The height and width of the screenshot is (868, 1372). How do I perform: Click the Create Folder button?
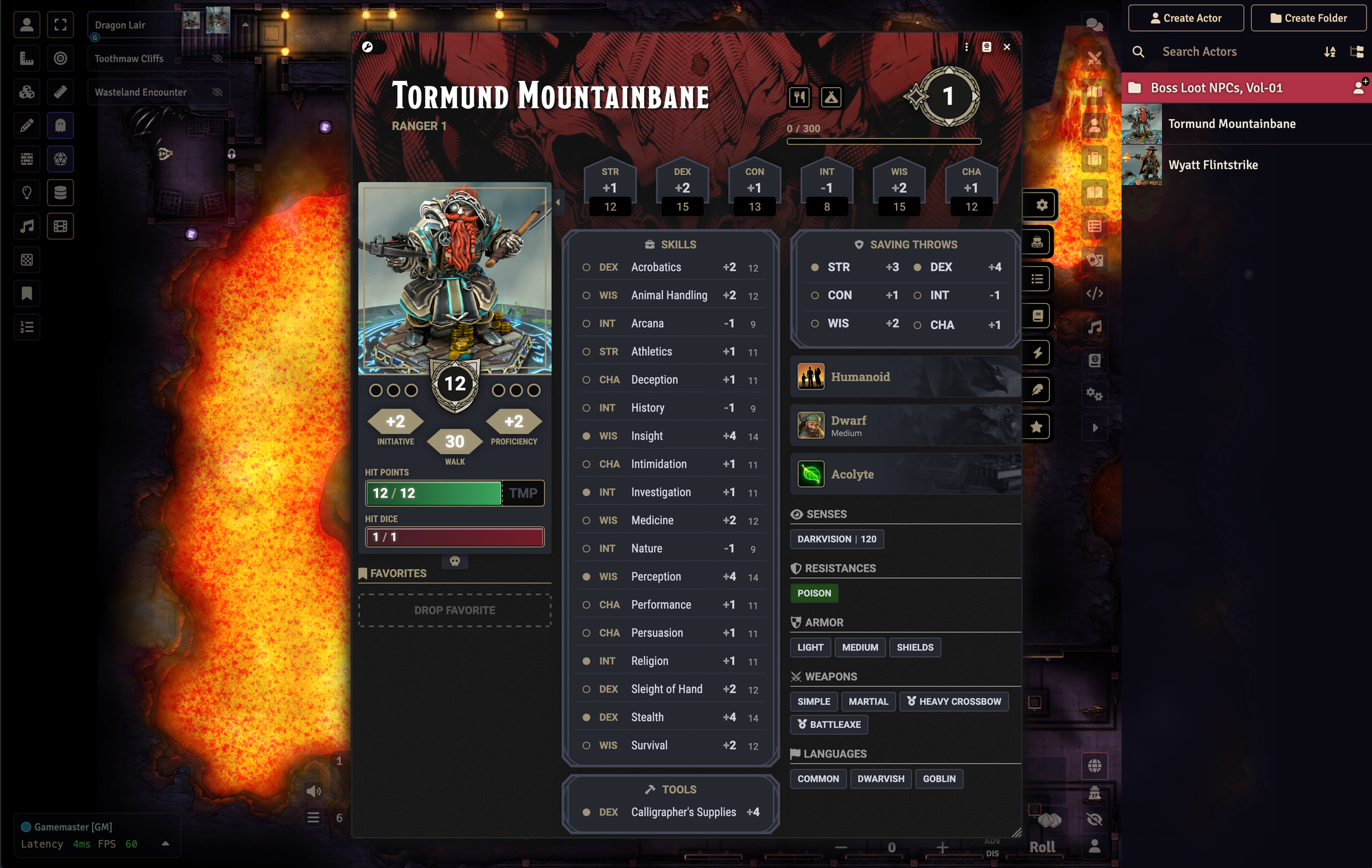point(1308,19)
